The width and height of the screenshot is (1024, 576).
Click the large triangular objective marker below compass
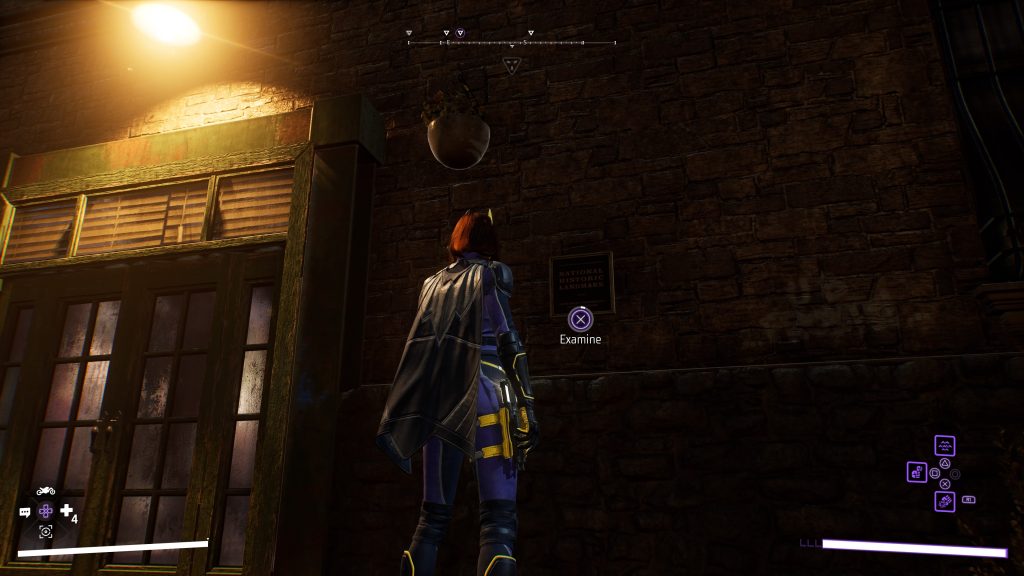(511, 65)
